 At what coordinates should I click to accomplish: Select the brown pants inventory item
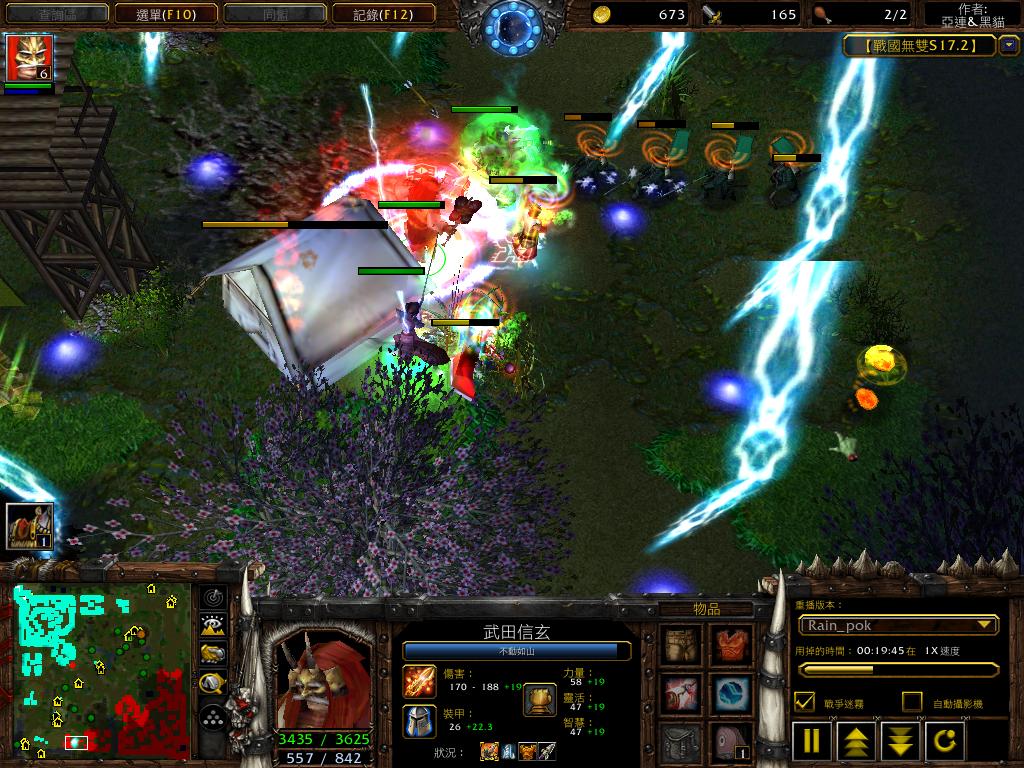683,644
